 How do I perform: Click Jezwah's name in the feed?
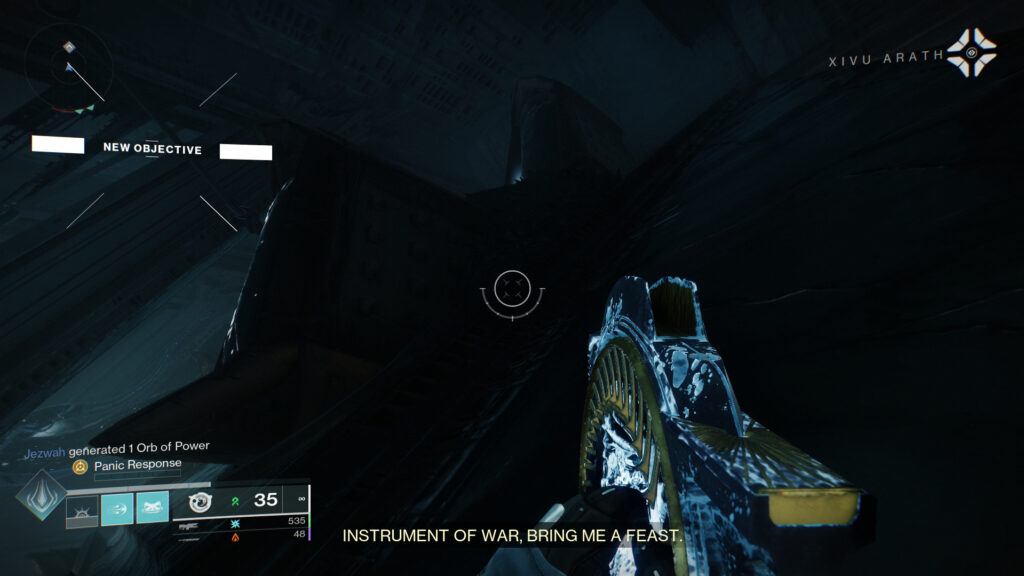pyautogui.click(x=44, y=448)
